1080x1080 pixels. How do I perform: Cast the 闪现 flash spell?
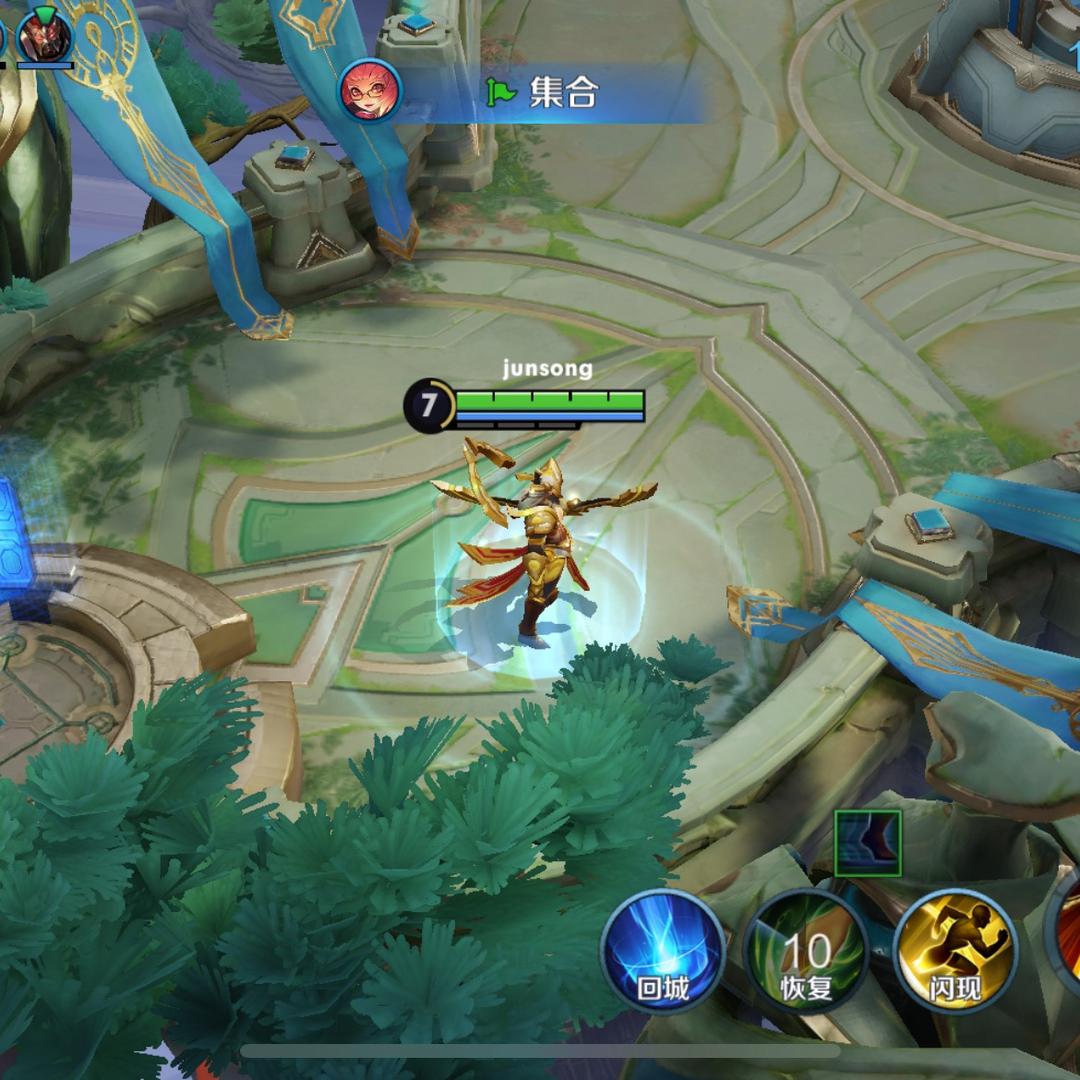[955, 951]
